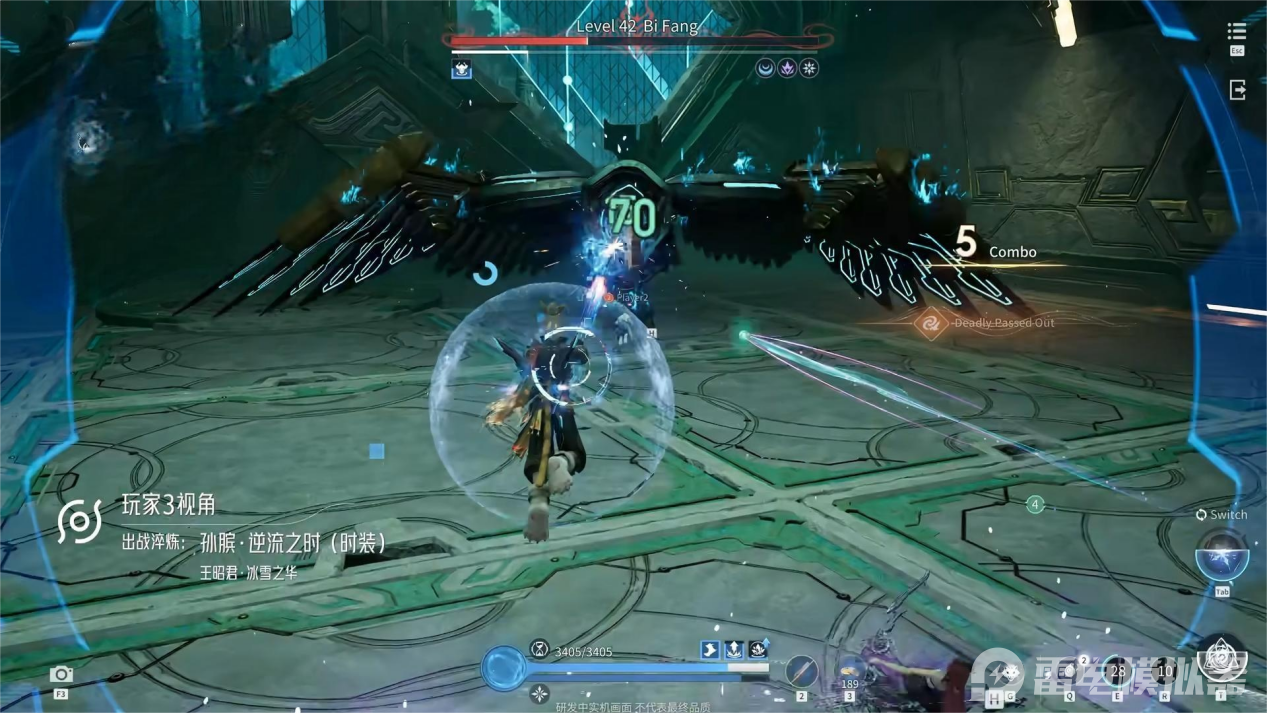The height and width of the screenshot is (713, 1267).
Task: Take a screenshot with the camera icon
Action: click(x=61, y=674)
